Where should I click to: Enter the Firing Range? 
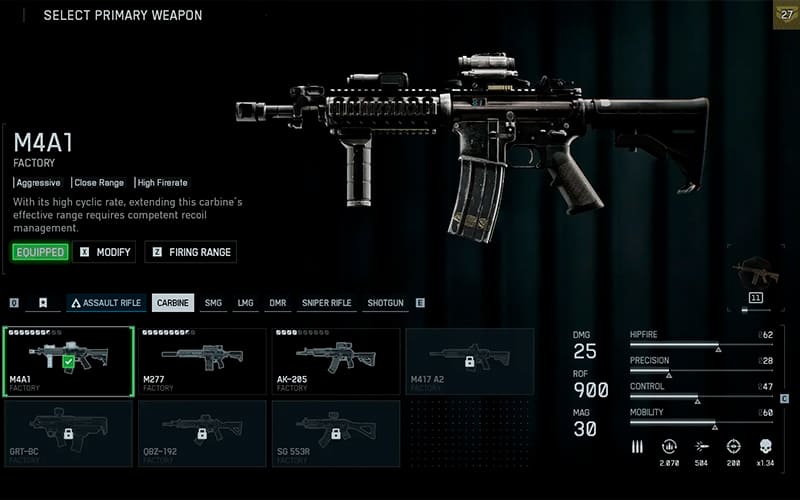[190, 252]
